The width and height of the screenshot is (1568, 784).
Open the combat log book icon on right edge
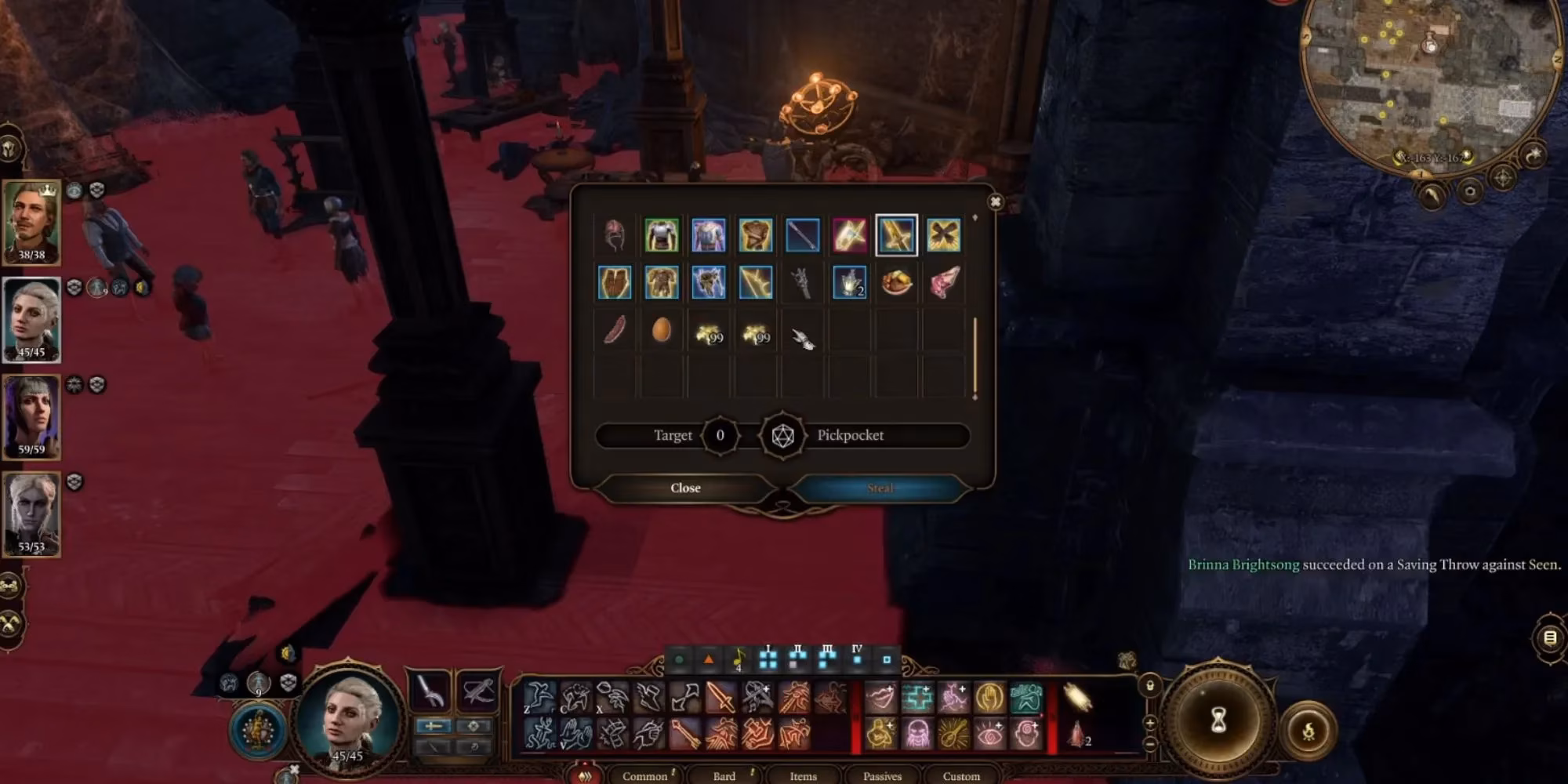(x=1549, y=638)
